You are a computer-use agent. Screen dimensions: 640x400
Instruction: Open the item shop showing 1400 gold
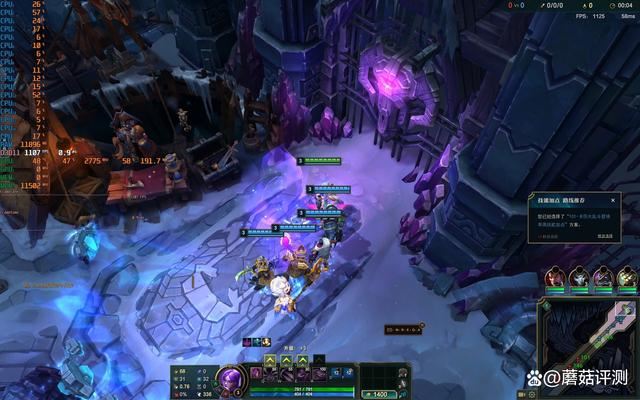pos(381,394)
